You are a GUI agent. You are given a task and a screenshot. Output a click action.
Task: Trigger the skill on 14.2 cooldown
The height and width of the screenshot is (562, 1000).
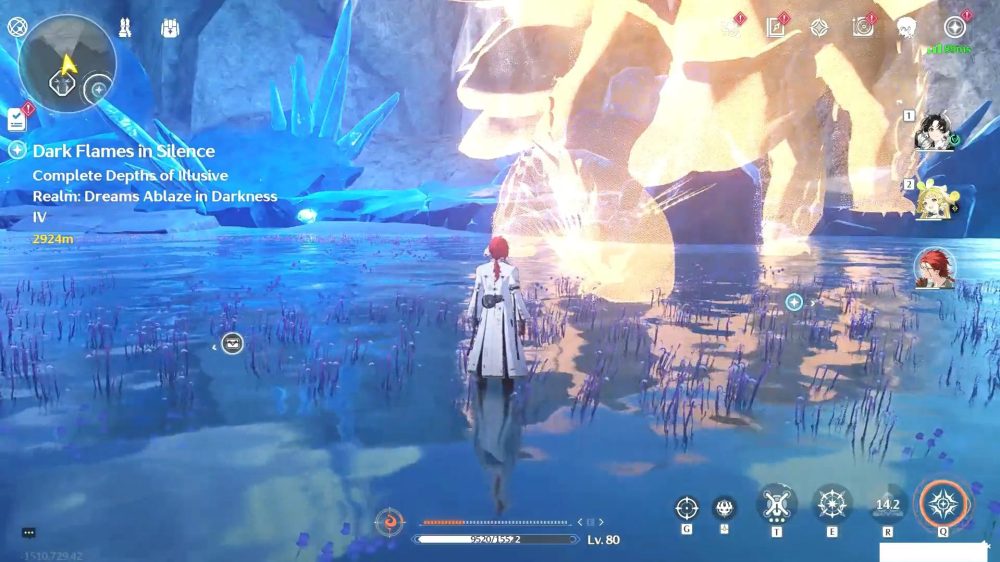click(x=887, y=505)
